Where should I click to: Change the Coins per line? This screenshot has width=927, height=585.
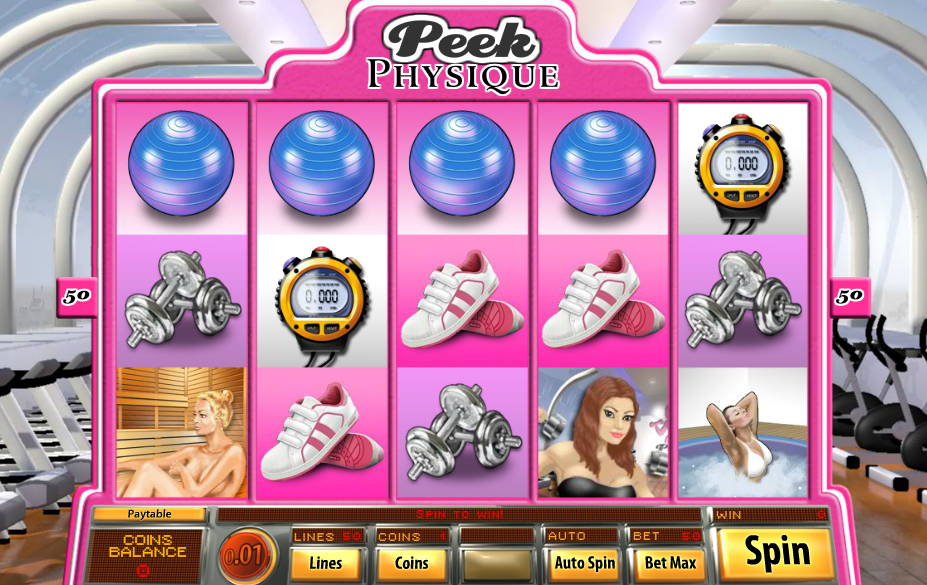pos(411,563)
